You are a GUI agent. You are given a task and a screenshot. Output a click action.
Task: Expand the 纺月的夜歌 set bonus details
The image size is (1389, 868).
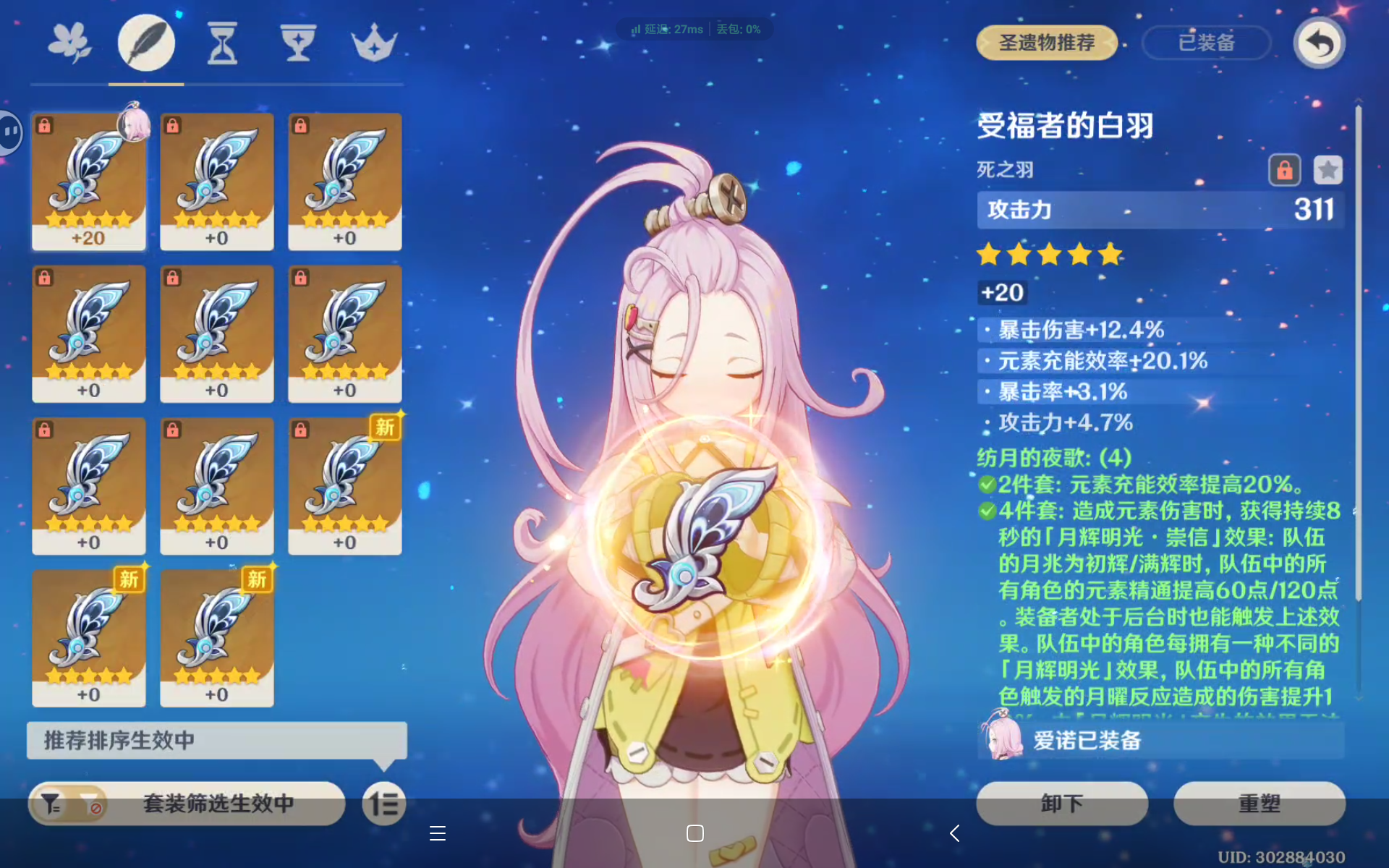tap(1053, 457)
